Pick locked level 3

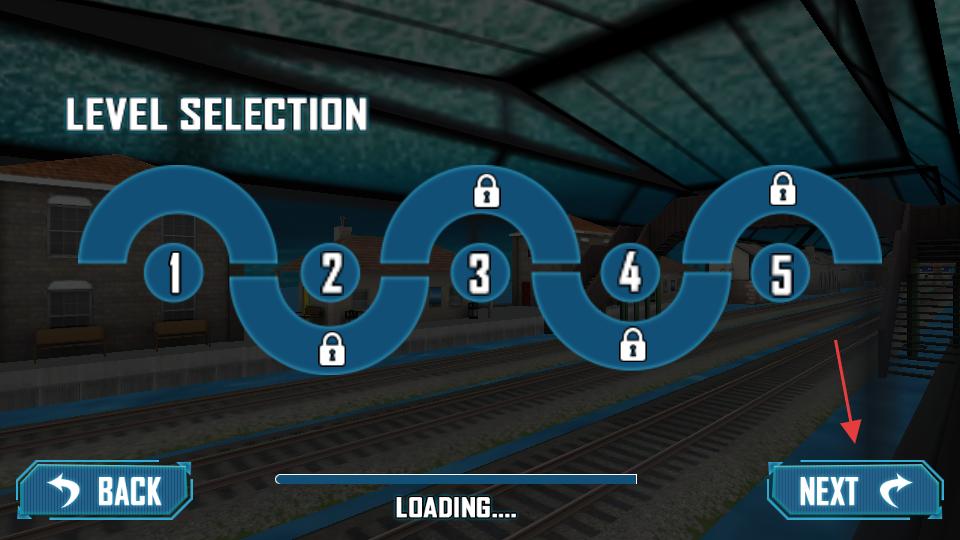tap(480, 273)
